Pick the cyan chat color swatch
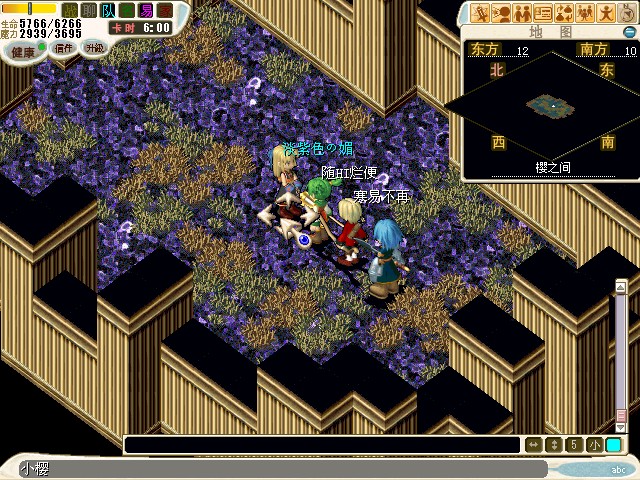The width and height of the screenshot is (640, 480). tap(613, 445)
